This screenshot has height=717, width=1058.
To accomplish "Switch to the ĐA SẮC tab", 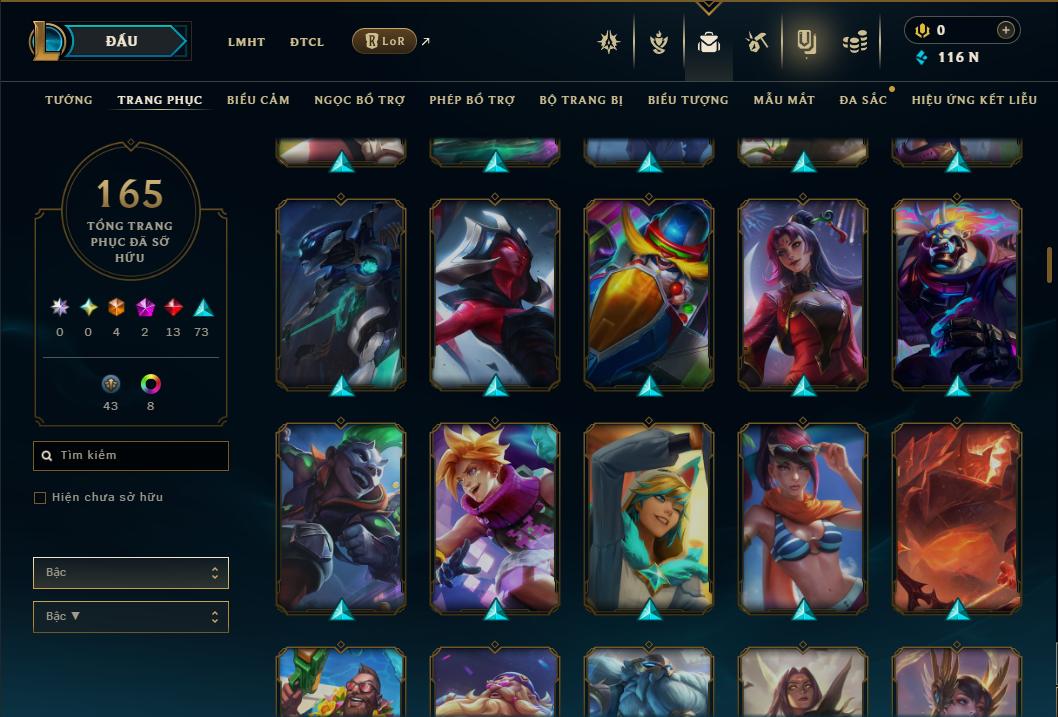I will [x=863, y=100].
